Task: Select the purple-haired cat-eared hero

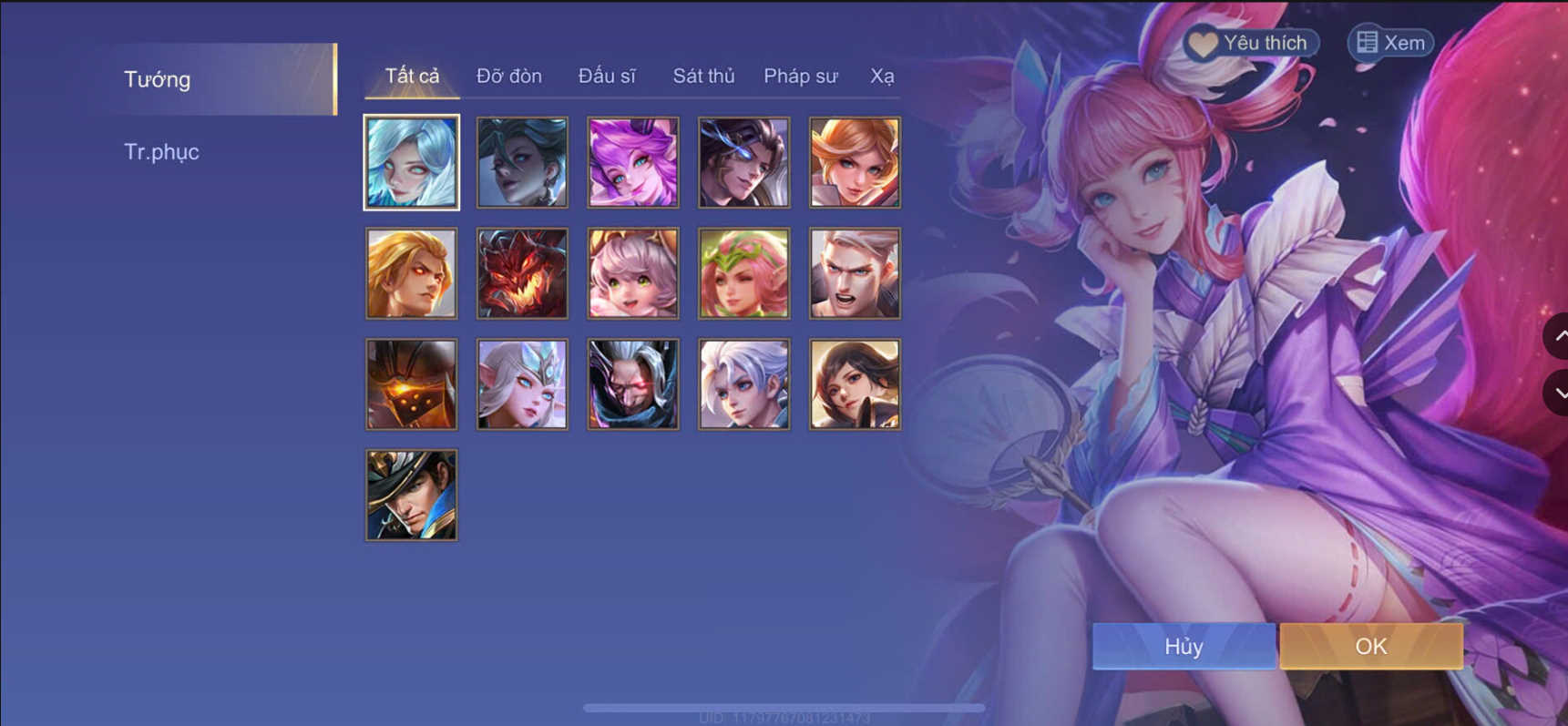Action: point(633,162)
